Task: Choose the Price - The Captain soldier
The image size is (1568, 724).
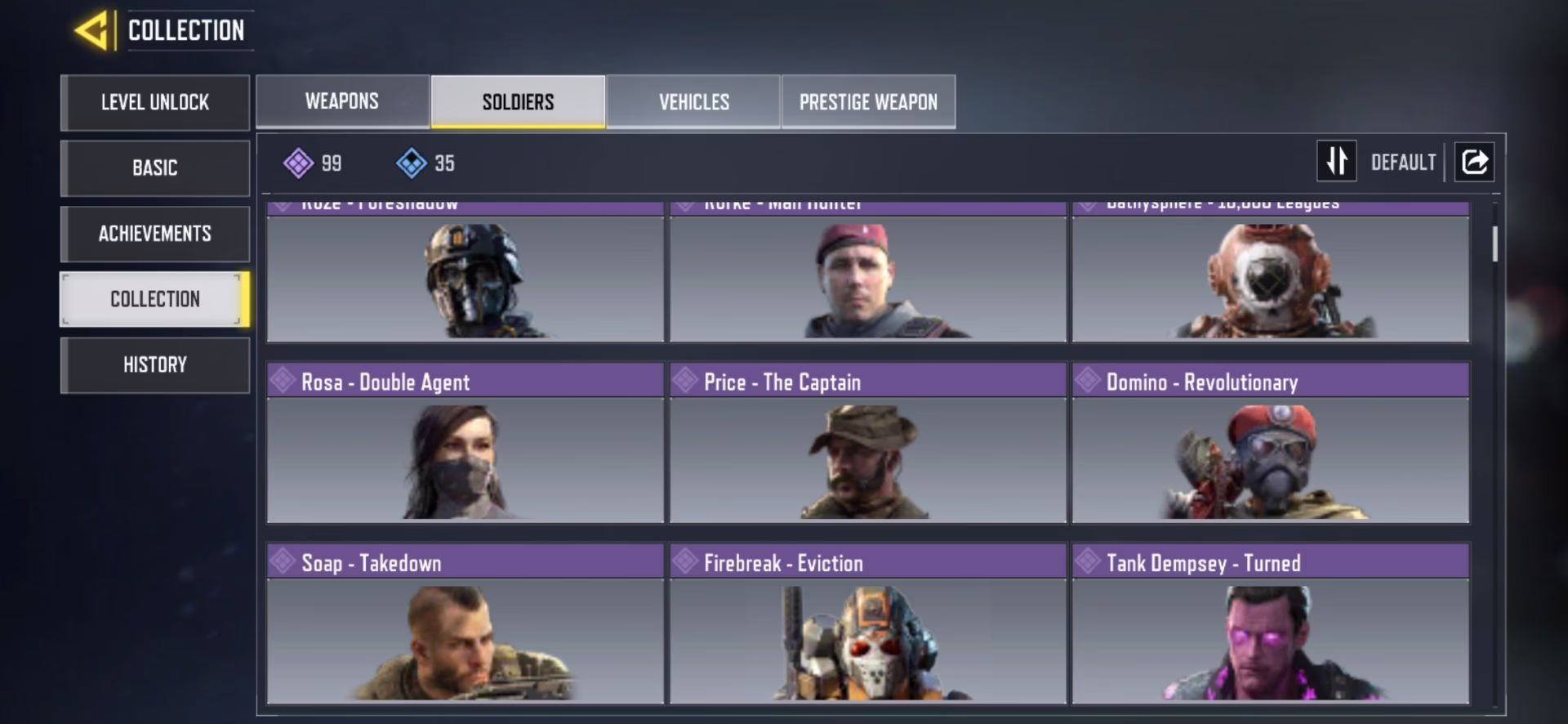Action: (x=867, y=444)
